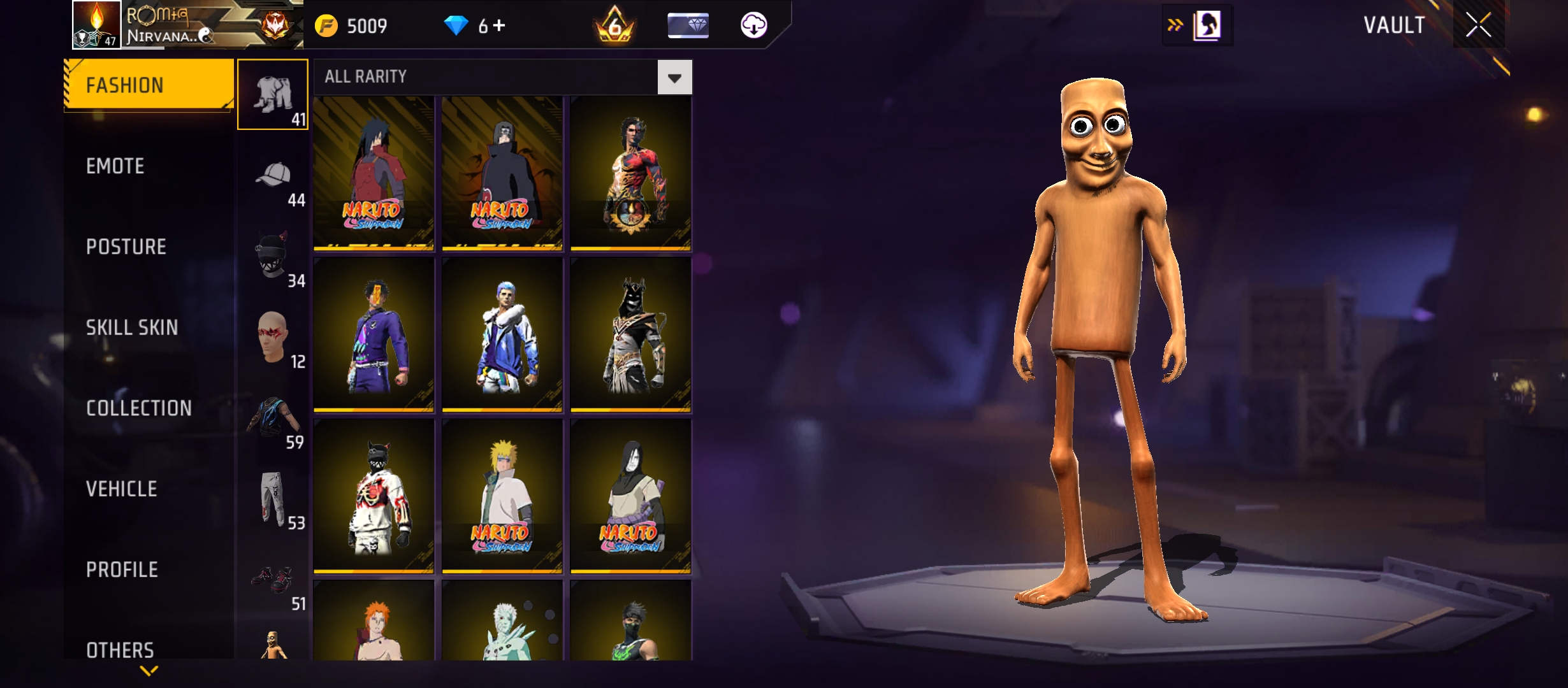
Task: Click the gold coin balance icon
Action: (x=328, y=25)
